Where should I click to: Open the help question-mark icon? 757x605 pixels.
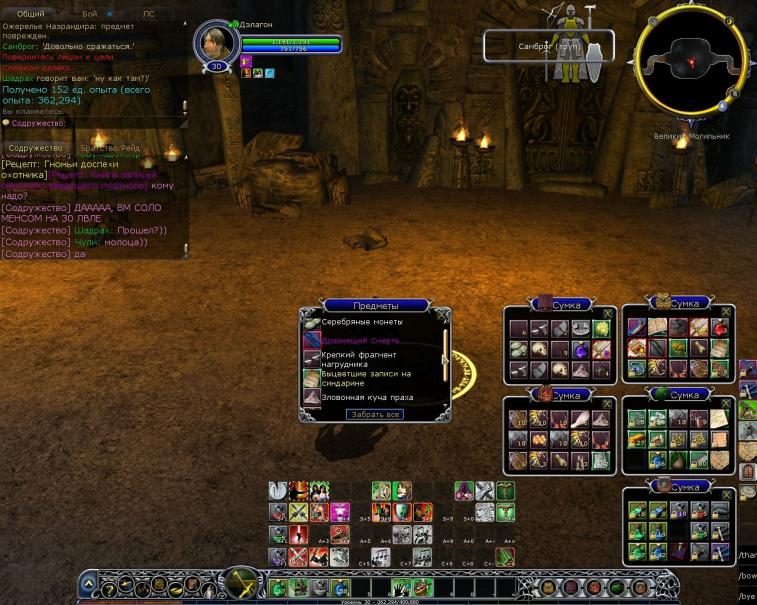click(109, 590)
